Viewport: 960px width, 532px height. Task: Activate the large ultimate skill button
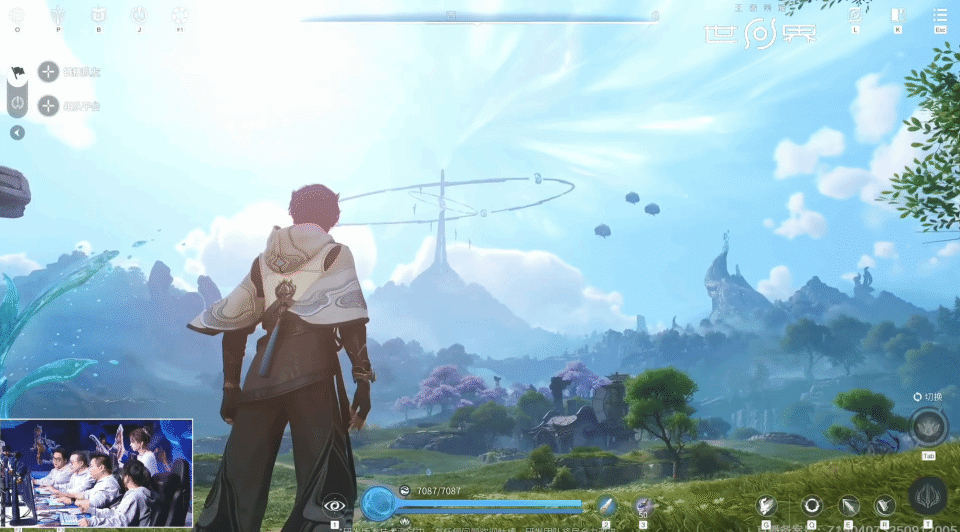927,497
